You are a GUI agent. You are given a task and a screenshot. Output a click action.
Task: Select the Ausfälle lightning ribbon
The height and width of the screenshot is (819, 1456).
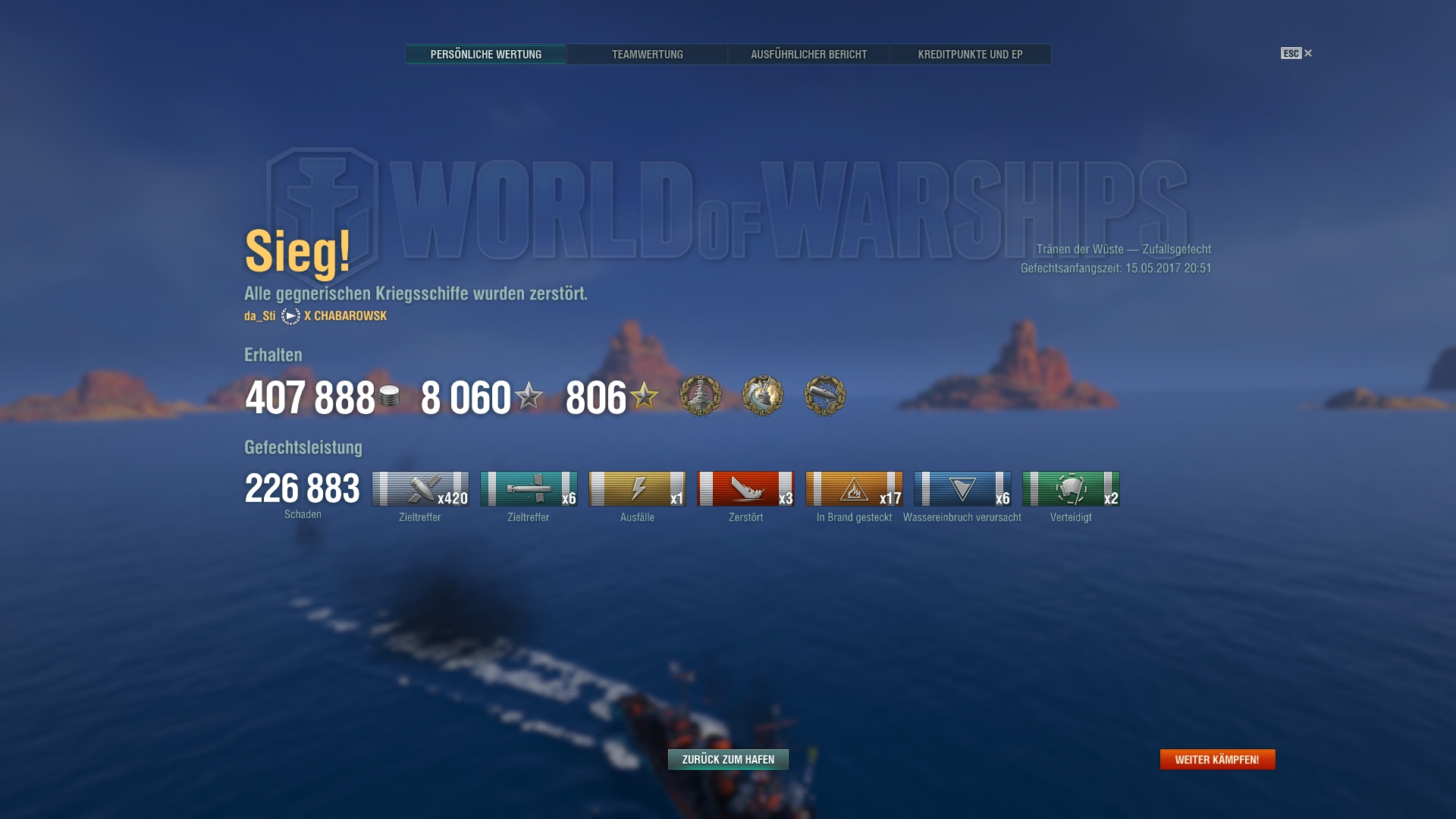(x=637, y=489)
